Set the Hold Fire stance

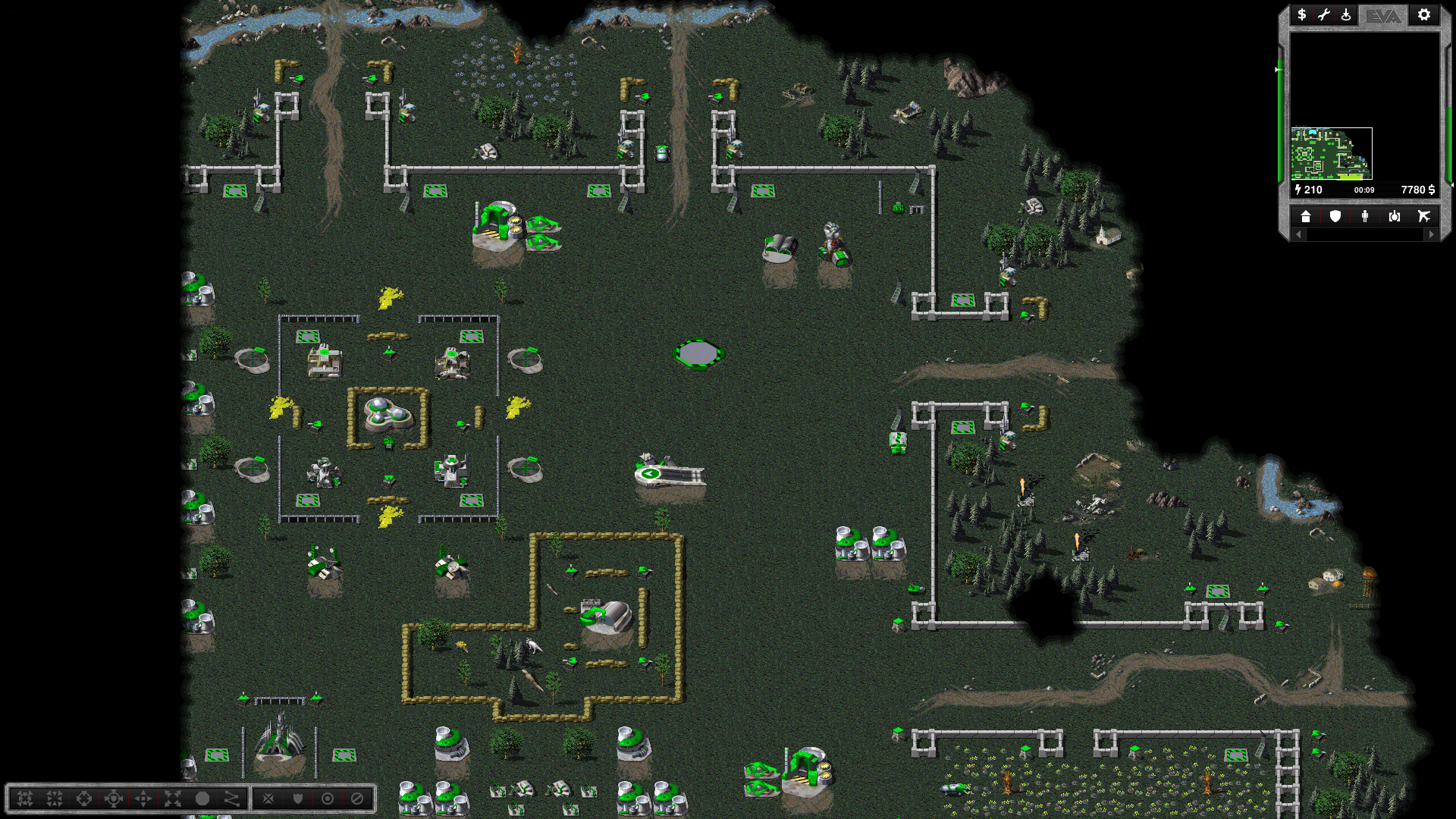tap(357, 799)
